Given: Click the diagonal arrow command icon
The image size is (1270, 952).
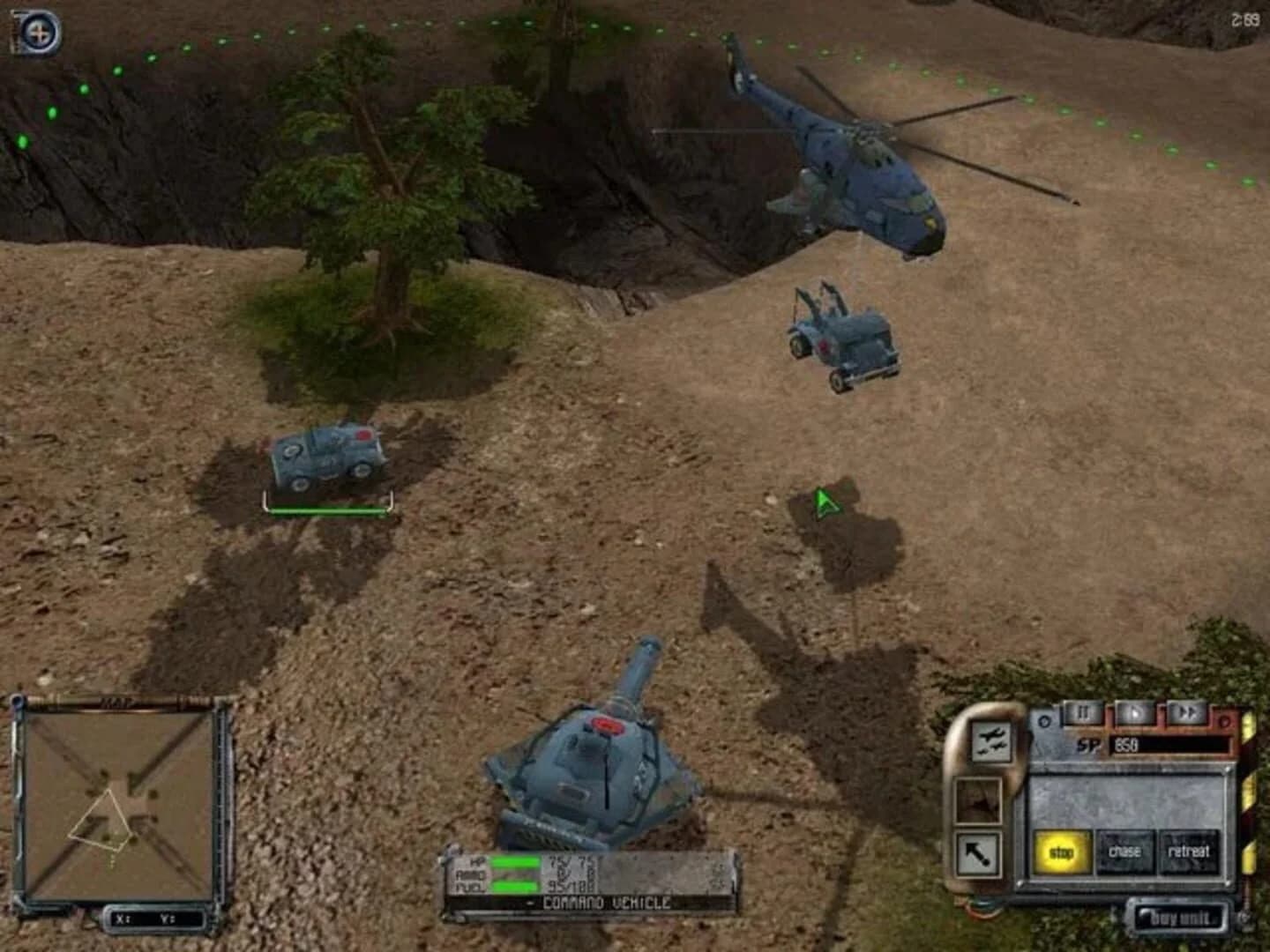Looking at the screenshot, I should pos(979,852).
